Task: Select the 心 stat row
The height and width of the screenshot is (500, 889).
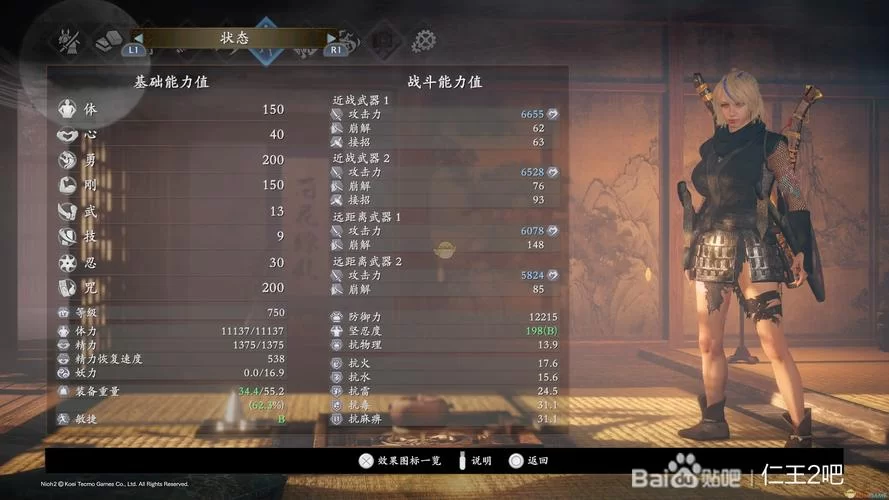Action: tap(172, 134)
